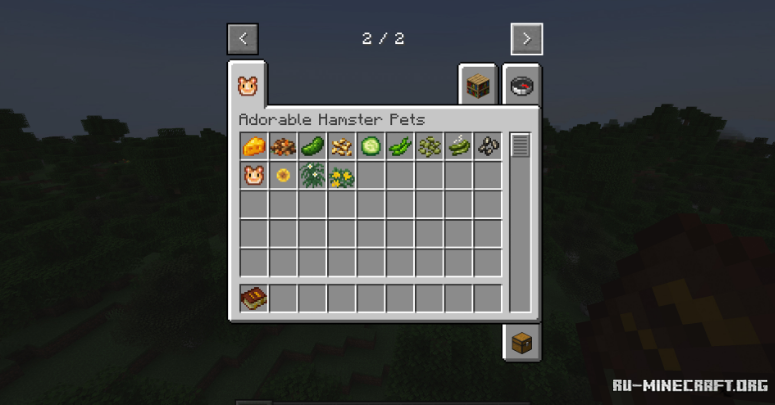The width and height of the screenshot is (775, 405).
Task: Open the compass search tab
Action: click(521, 87)
